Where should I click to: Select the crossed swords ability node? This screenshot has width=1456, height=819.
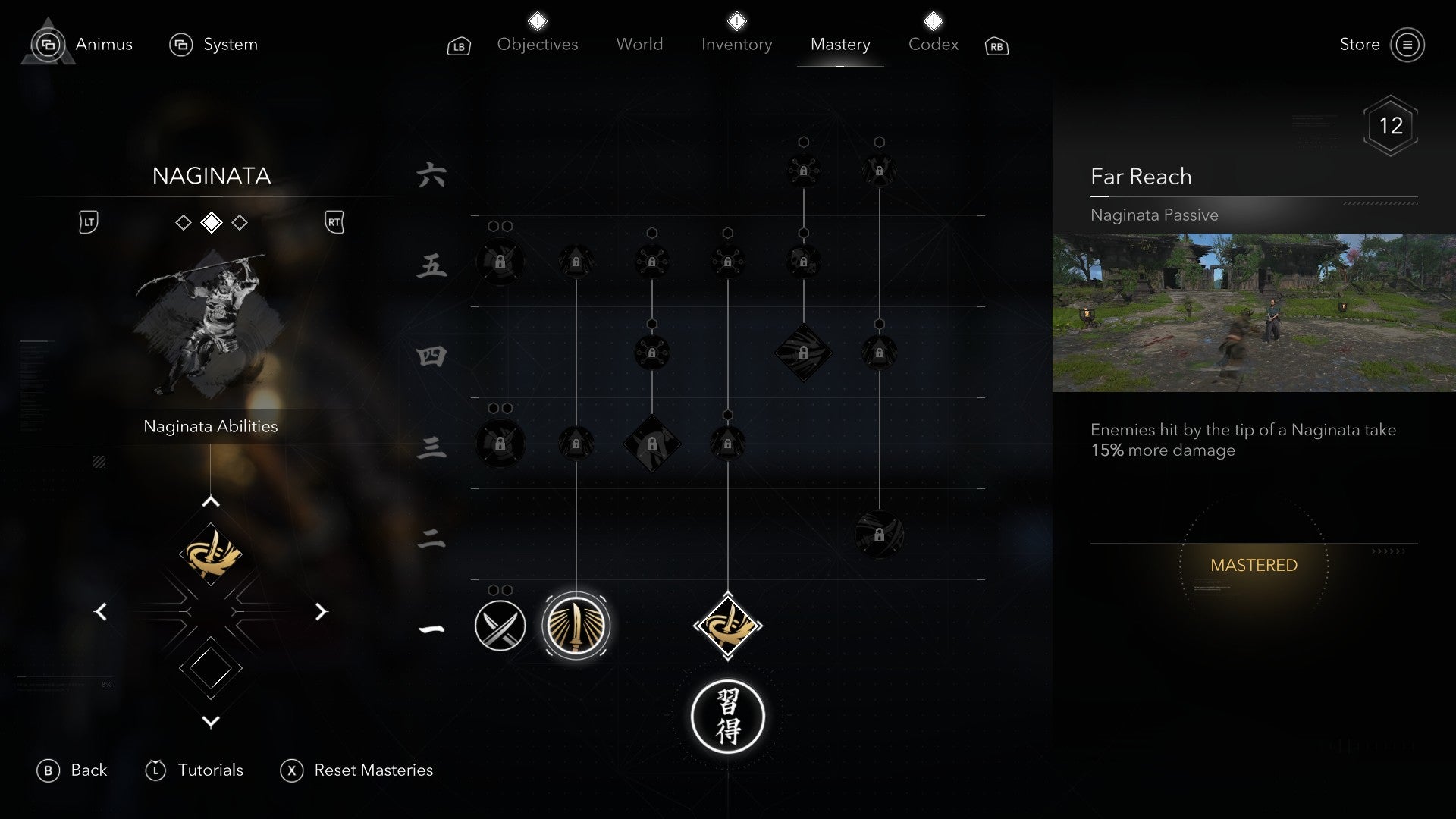(x=500, y=626)
